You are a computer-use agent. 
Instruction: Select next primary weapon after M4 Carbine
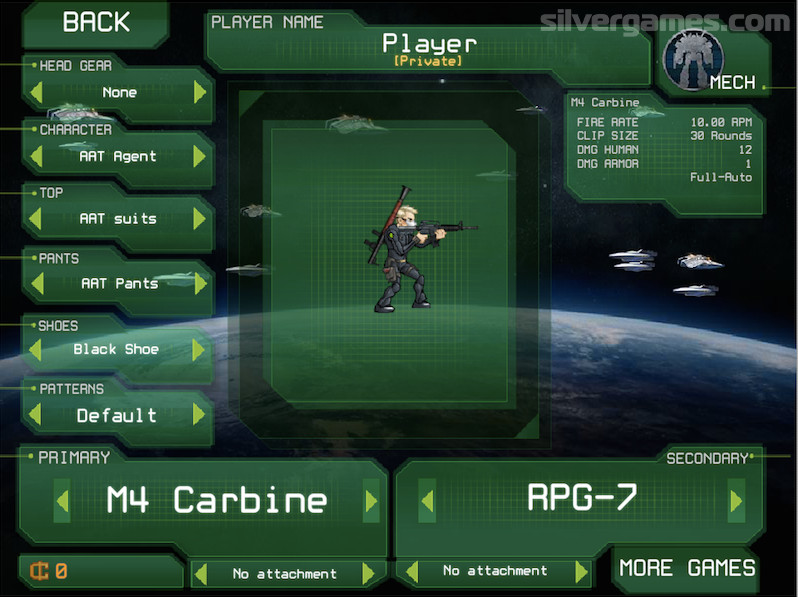click(x=371, y=501)
